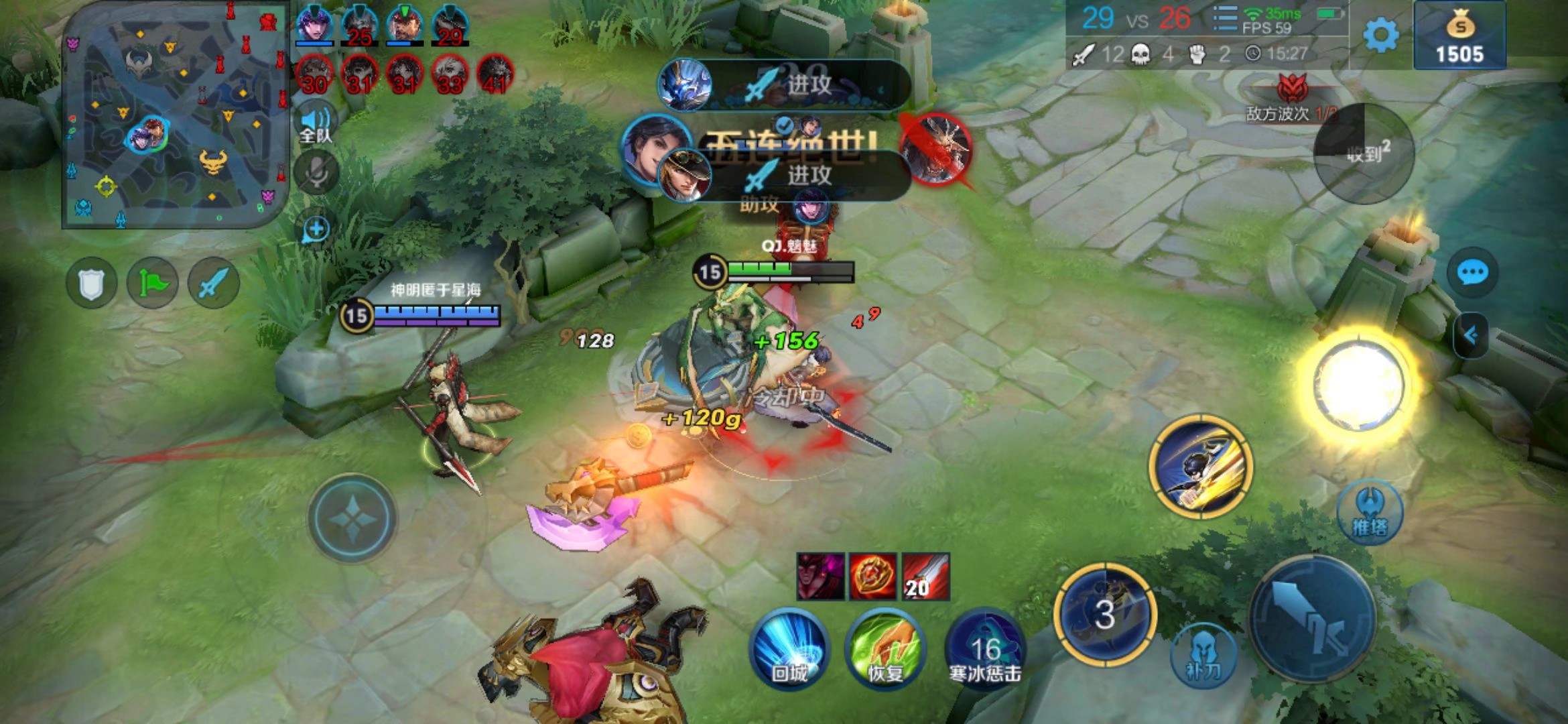Open the settings gear menu
Image resolution: width=1568 pixels, height=724 pixels.
coord(1380,35)
